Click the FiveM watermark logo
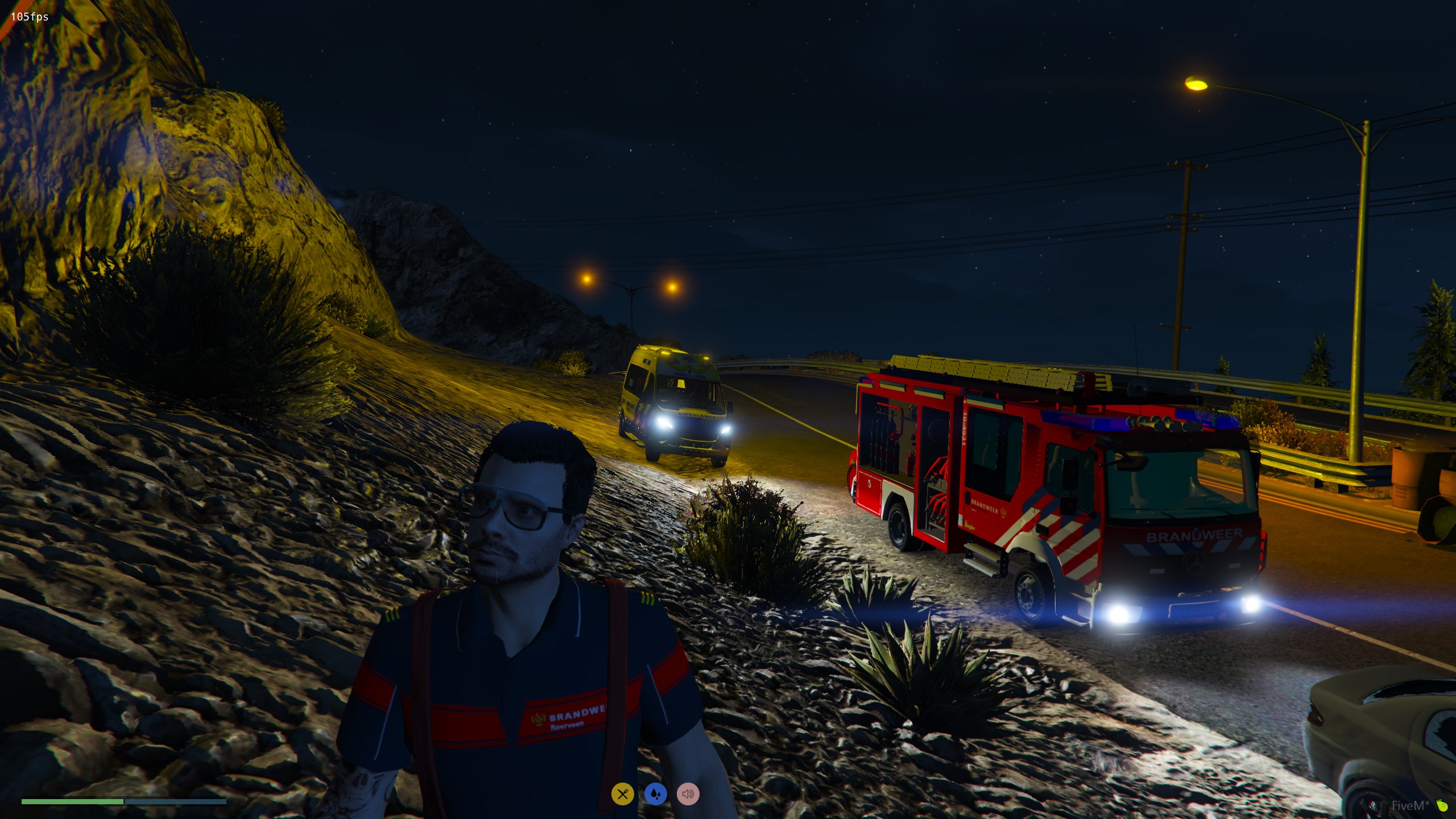Viewport: 1456px width, 819px height. pos(1416,805)
